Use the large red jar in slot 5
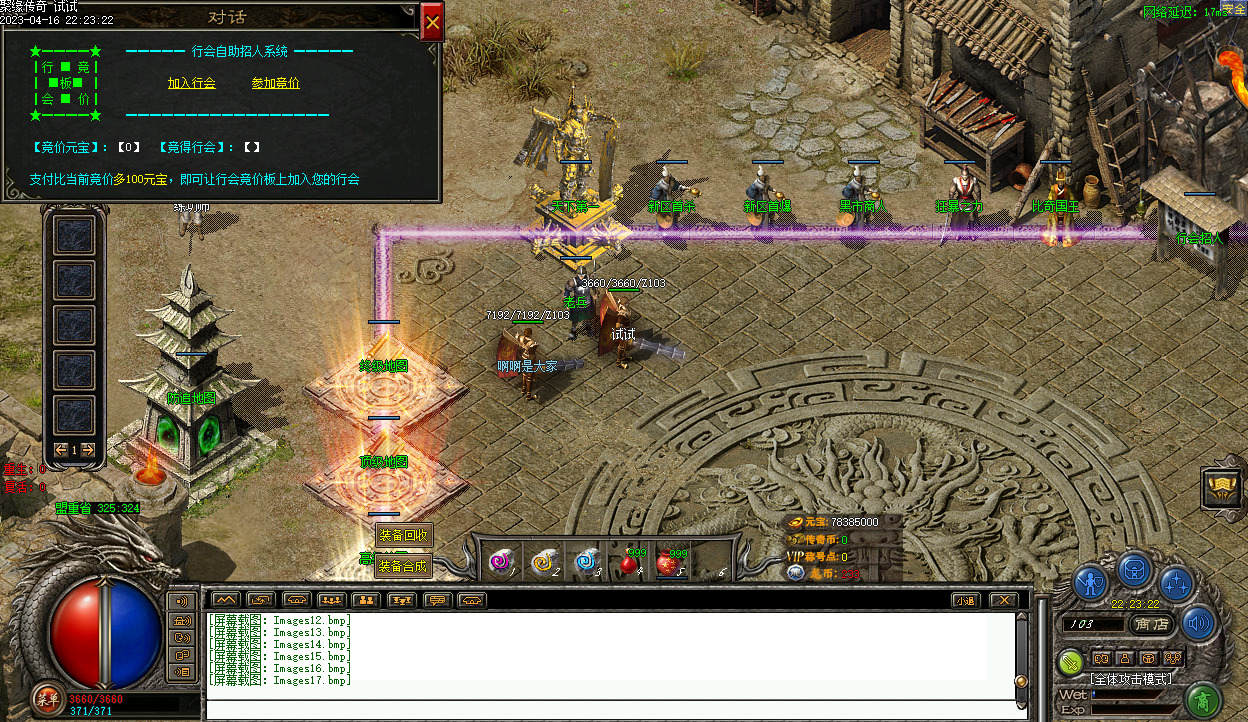This screenshot has width=1248, height=722. 671,563
